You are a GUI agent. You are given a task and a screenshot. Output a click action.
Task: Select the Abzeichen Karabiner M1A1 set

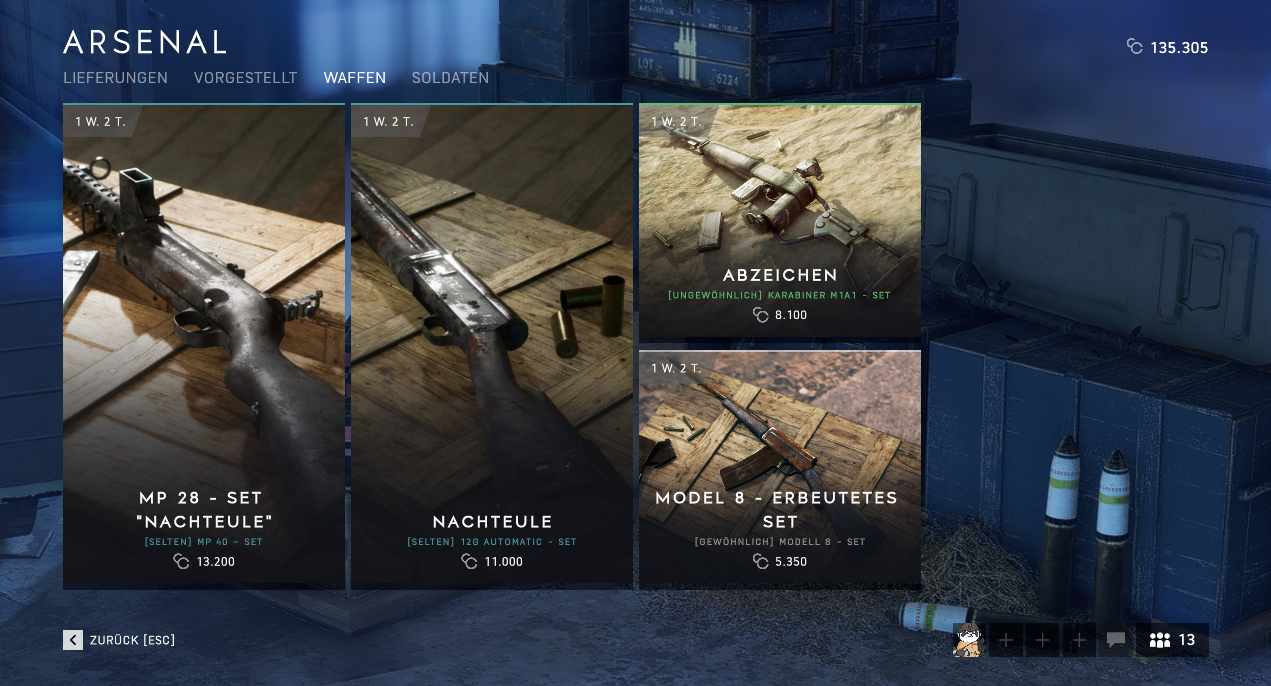[780, 222]
